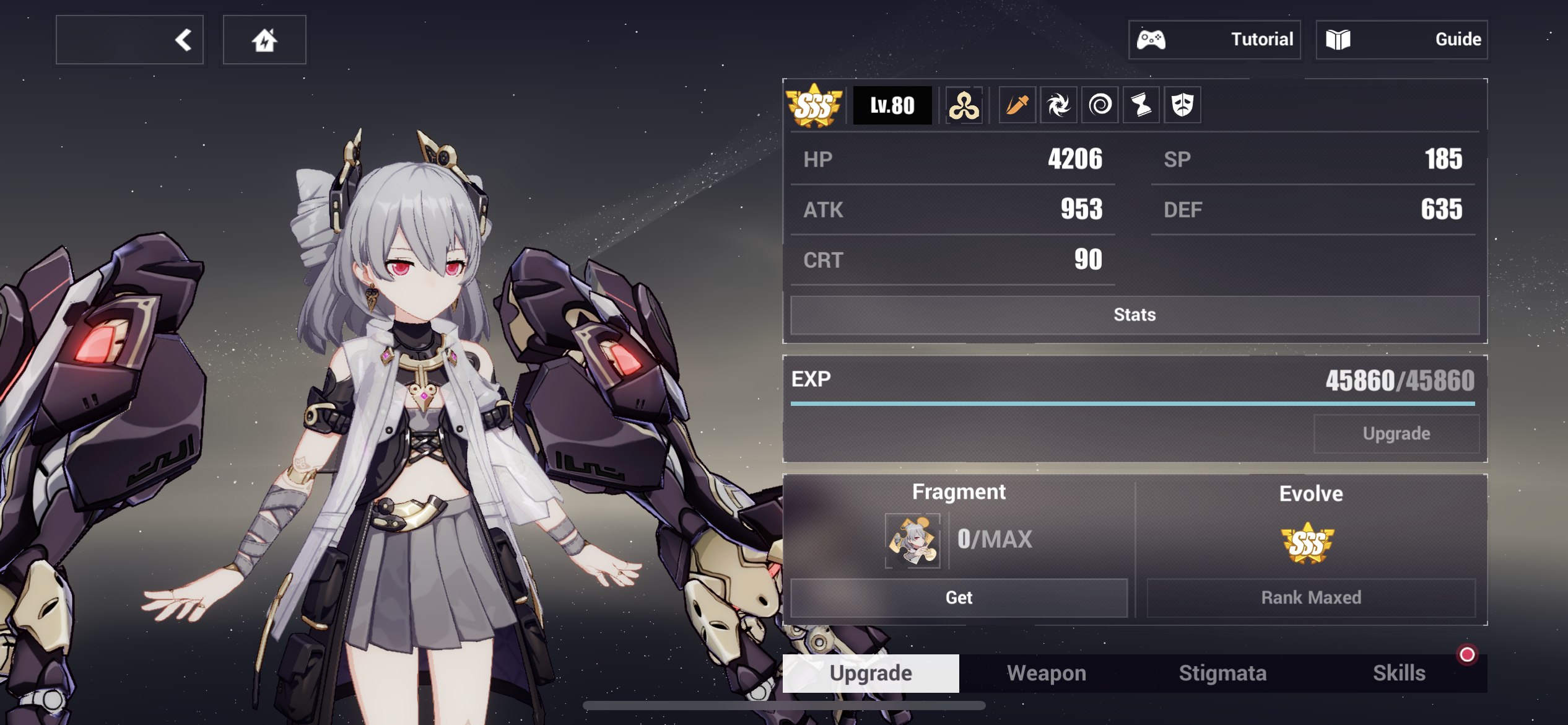Open the detailed Stats panel
Viewport: 1568px width, 725px height.
tap(1135, 315)
